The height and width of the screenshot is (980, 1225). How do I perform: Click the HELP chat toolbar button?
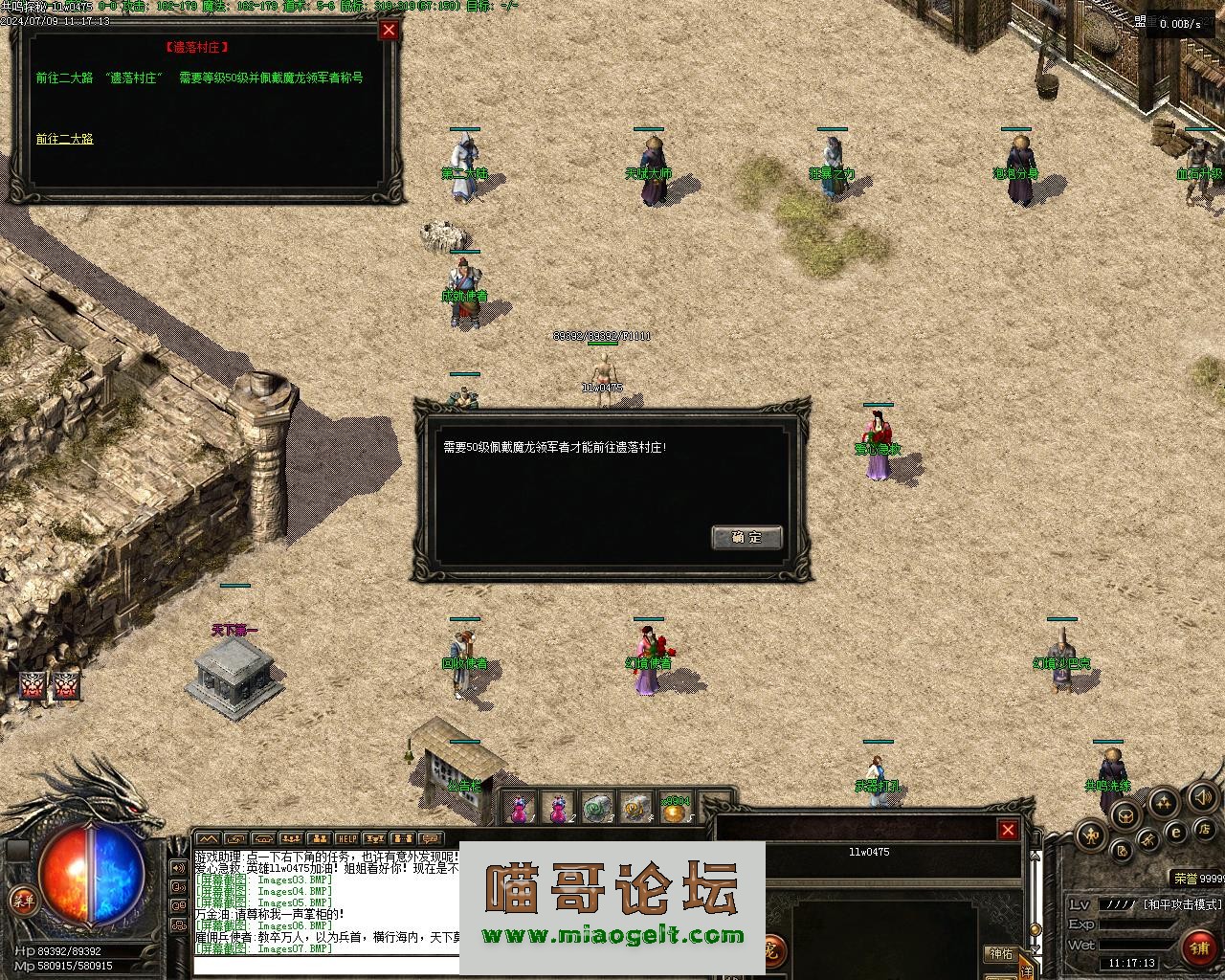[346, 839]
